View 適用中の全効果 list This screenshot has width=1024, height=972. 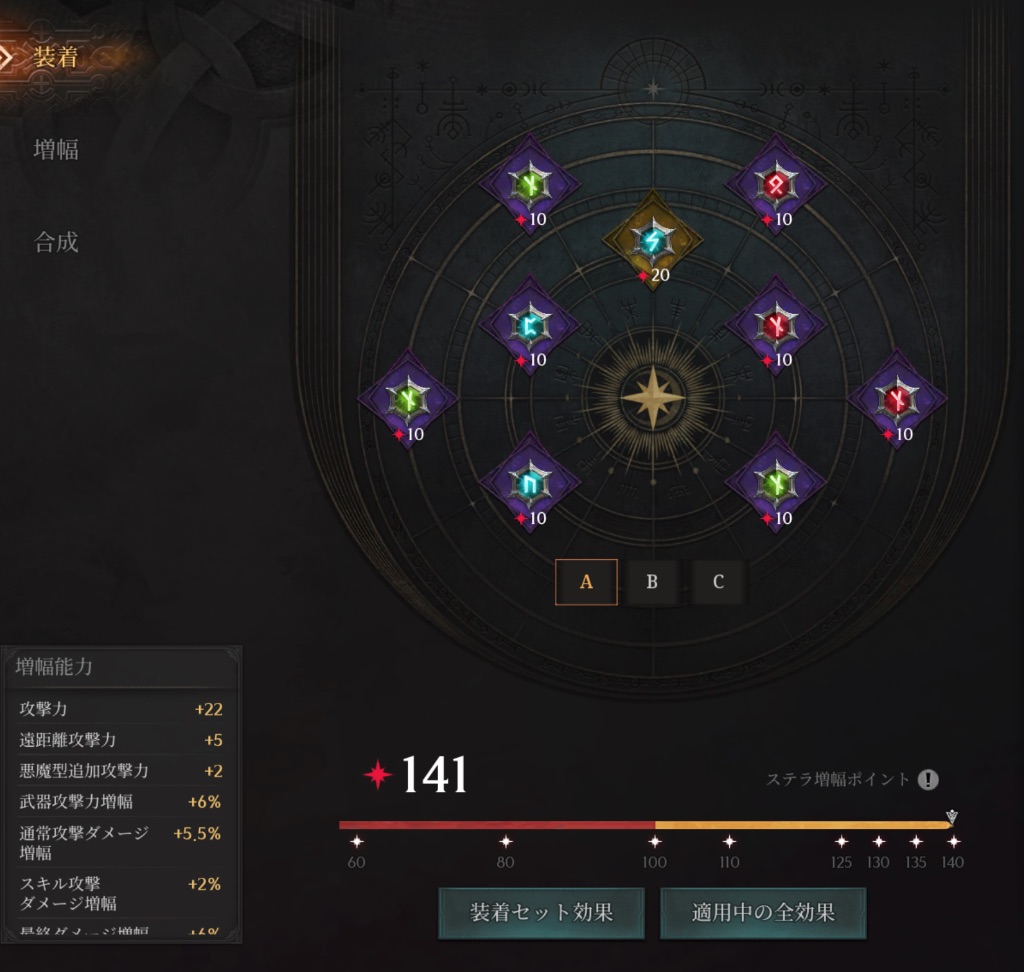tap(762, 912)
